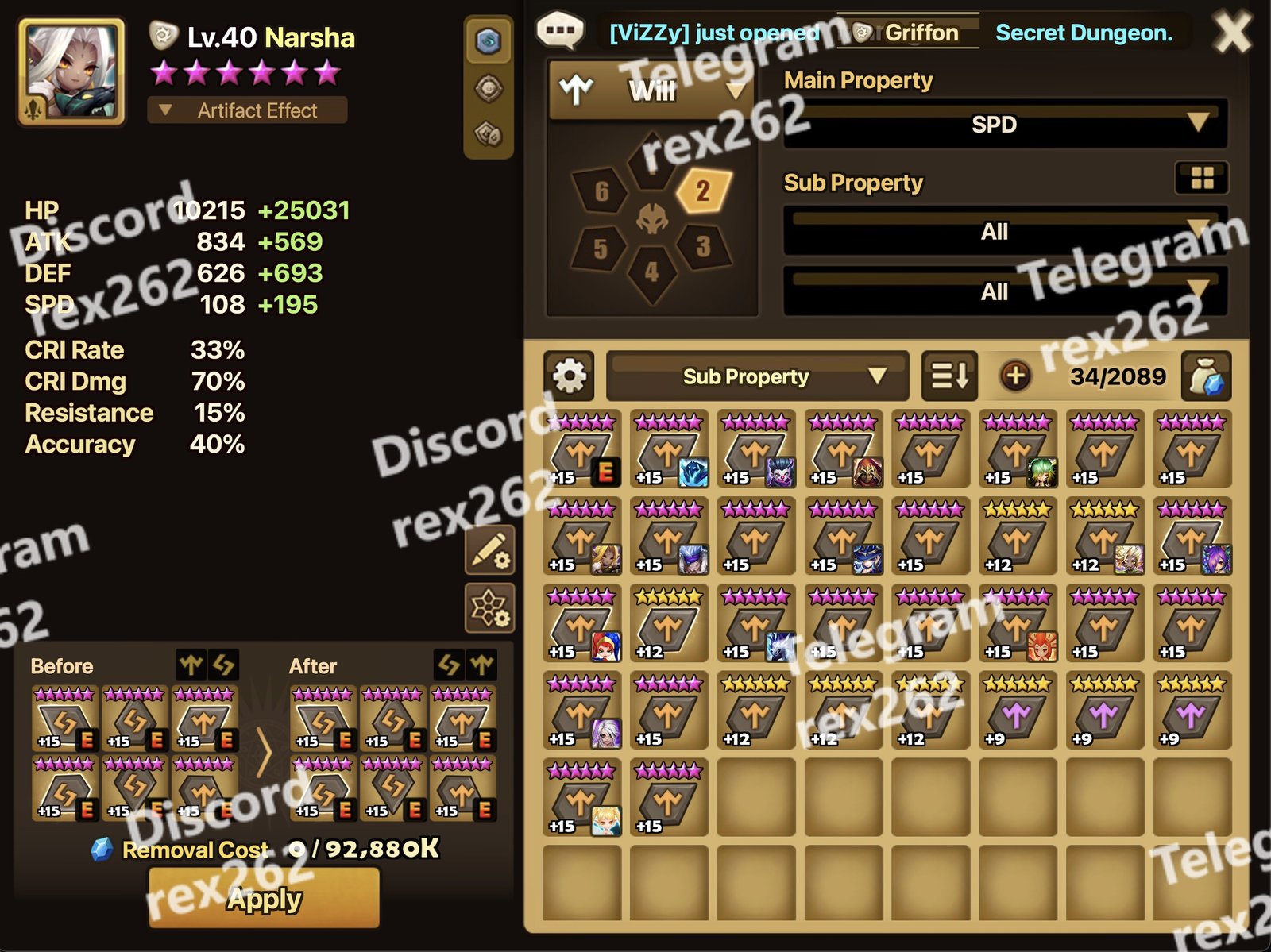This screenshot has height=952, width=1271.
Task: Open the Main Property SPD dropdown
Action: click(x=1005, y=125)
